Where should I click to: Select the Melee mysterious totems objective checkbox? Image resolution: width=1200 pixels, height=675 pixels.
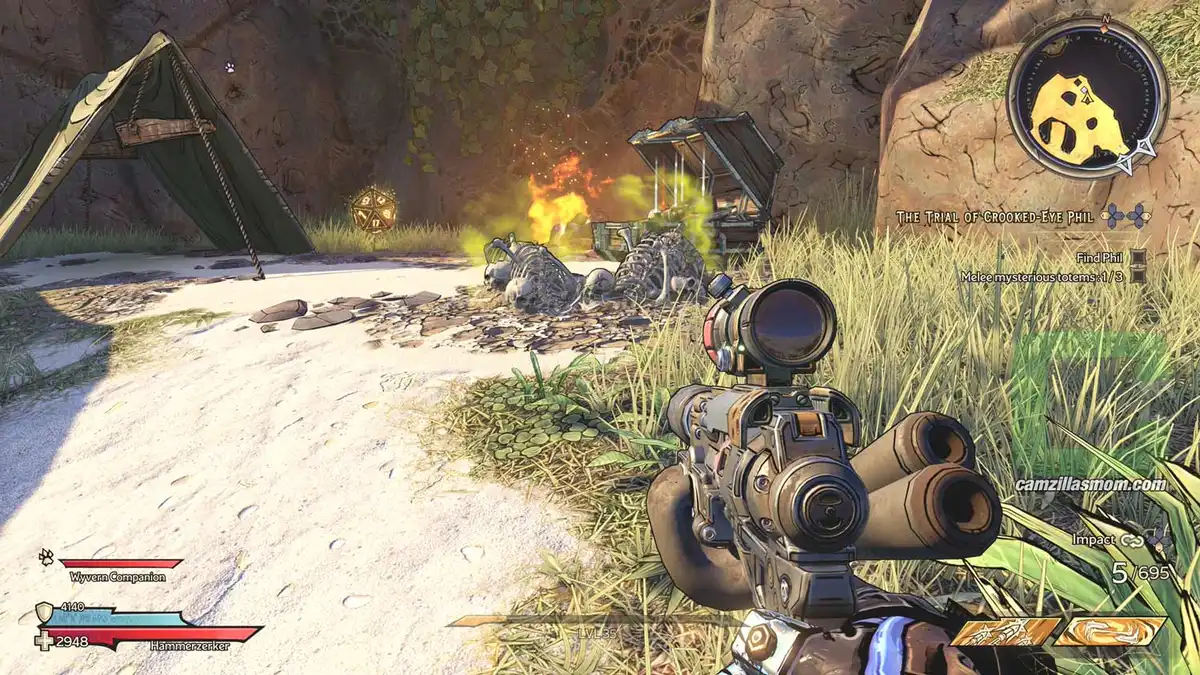[1138, 277]
